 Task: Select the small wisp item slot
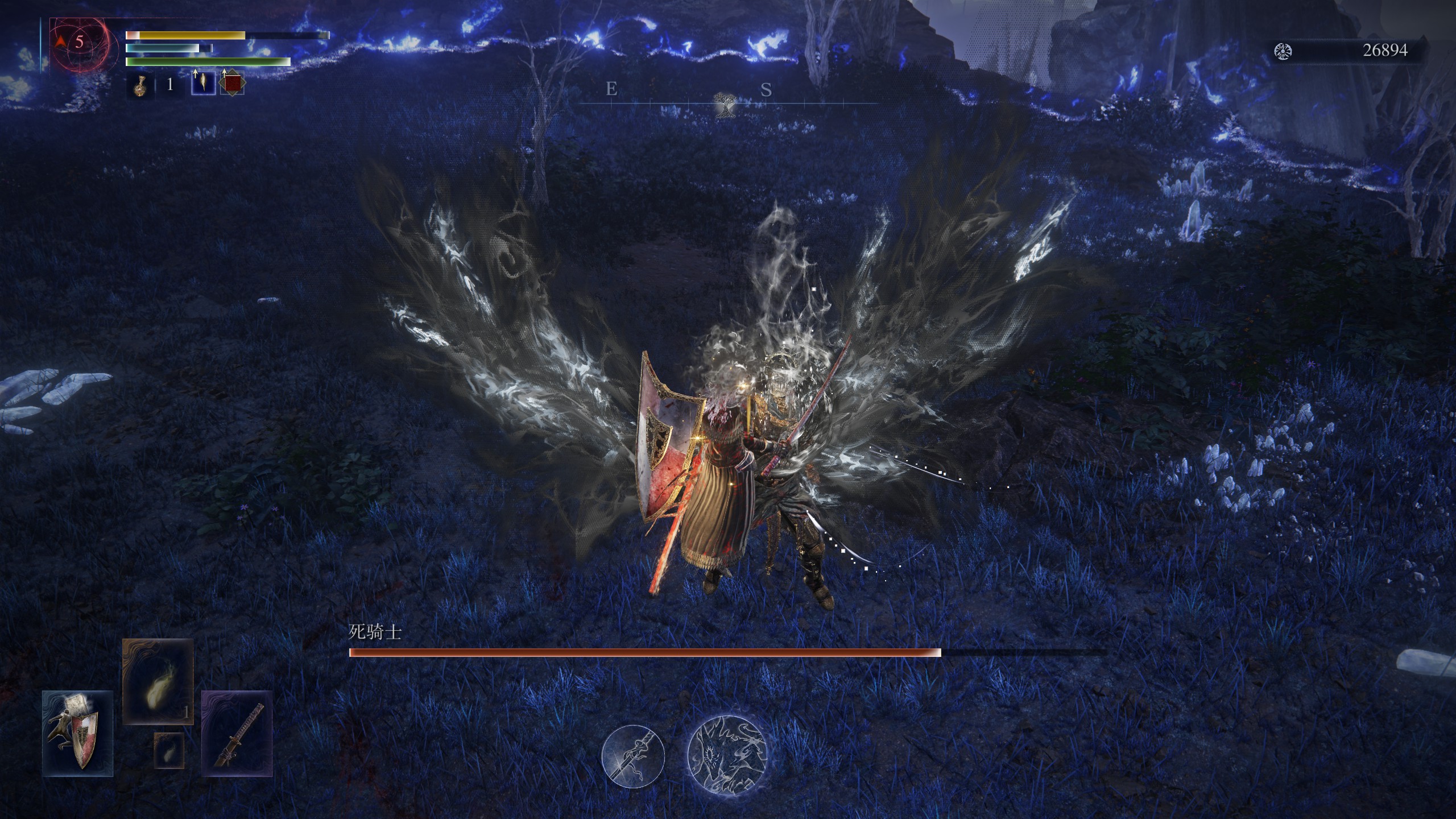tap(169, 750)
